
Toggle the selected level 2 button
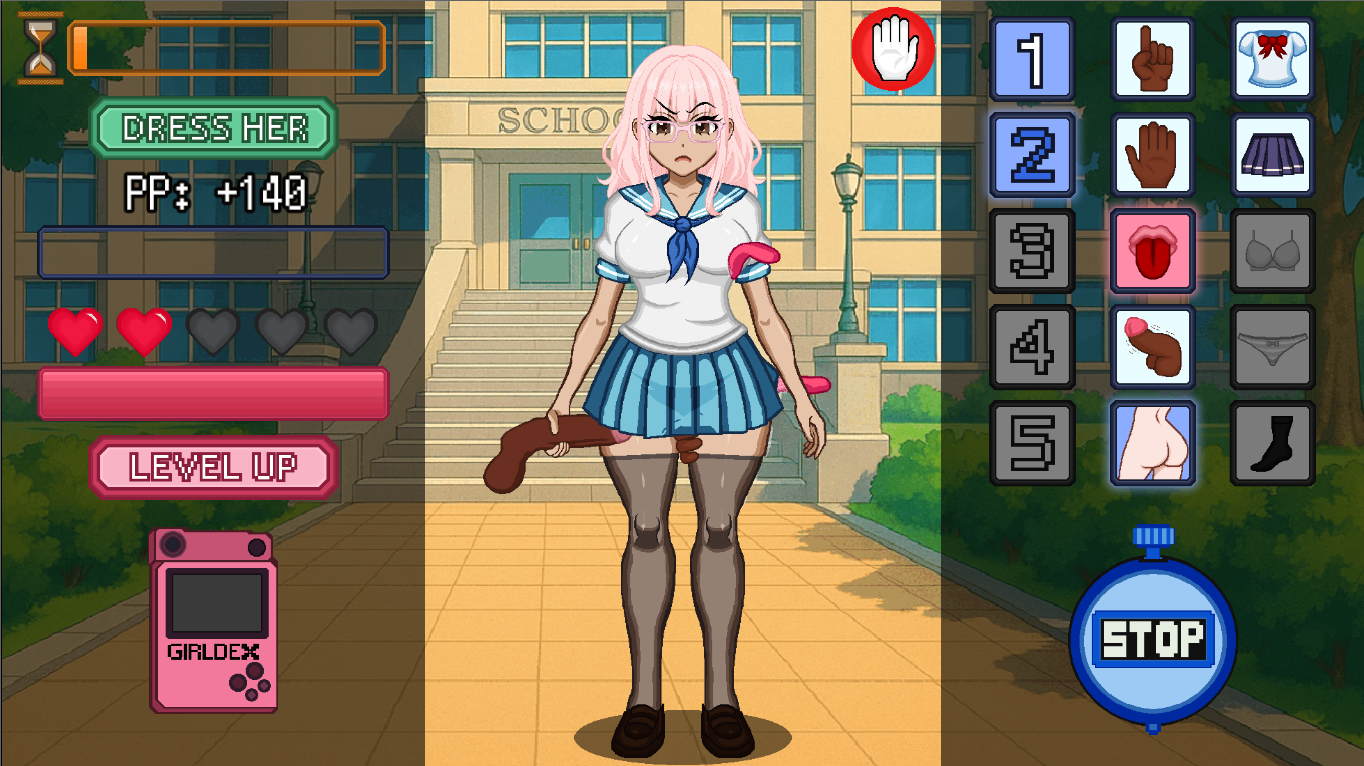tap(1032, 155)
